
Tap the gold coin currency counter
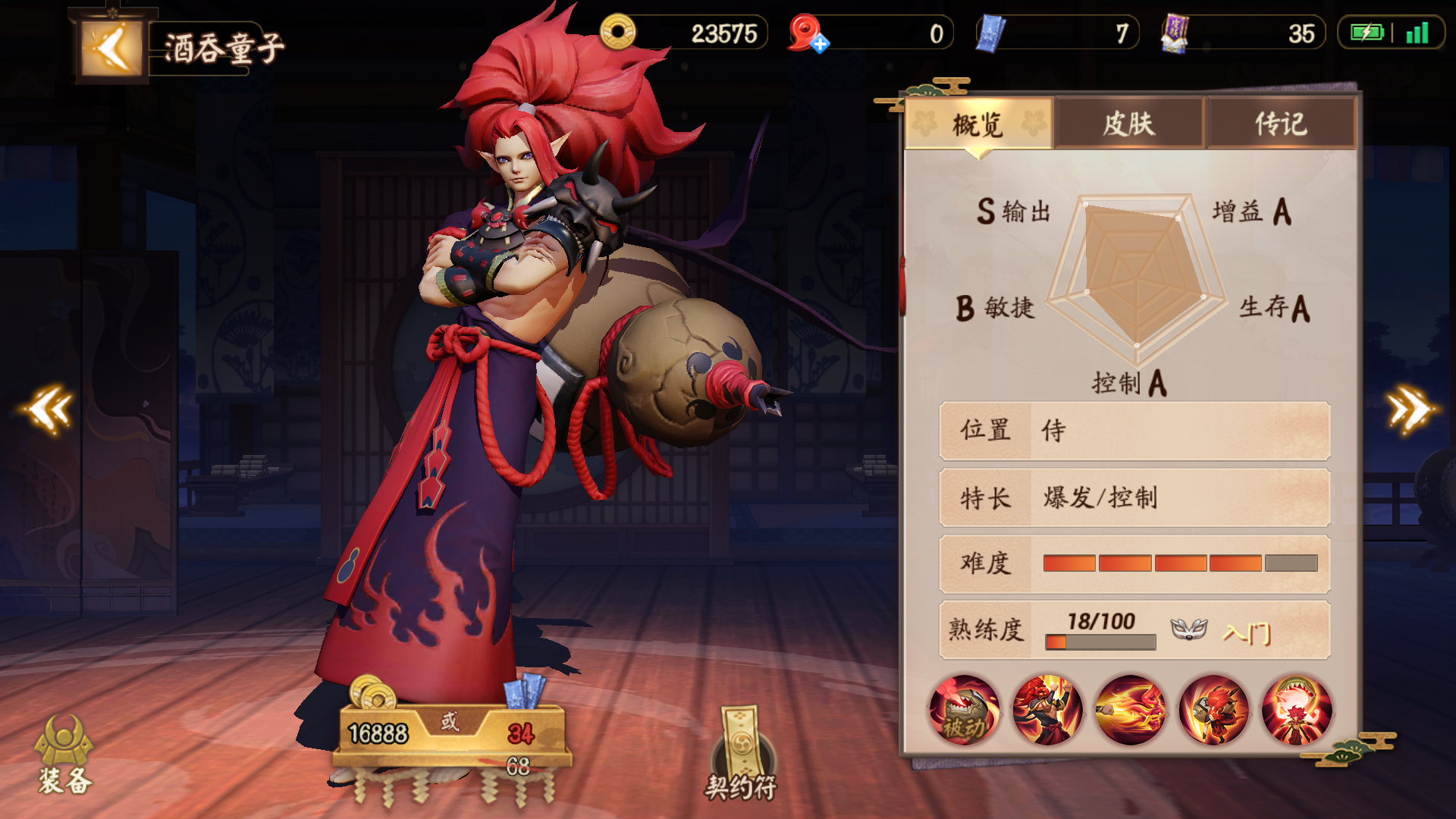pyautogui.click(x=684, y=33)
